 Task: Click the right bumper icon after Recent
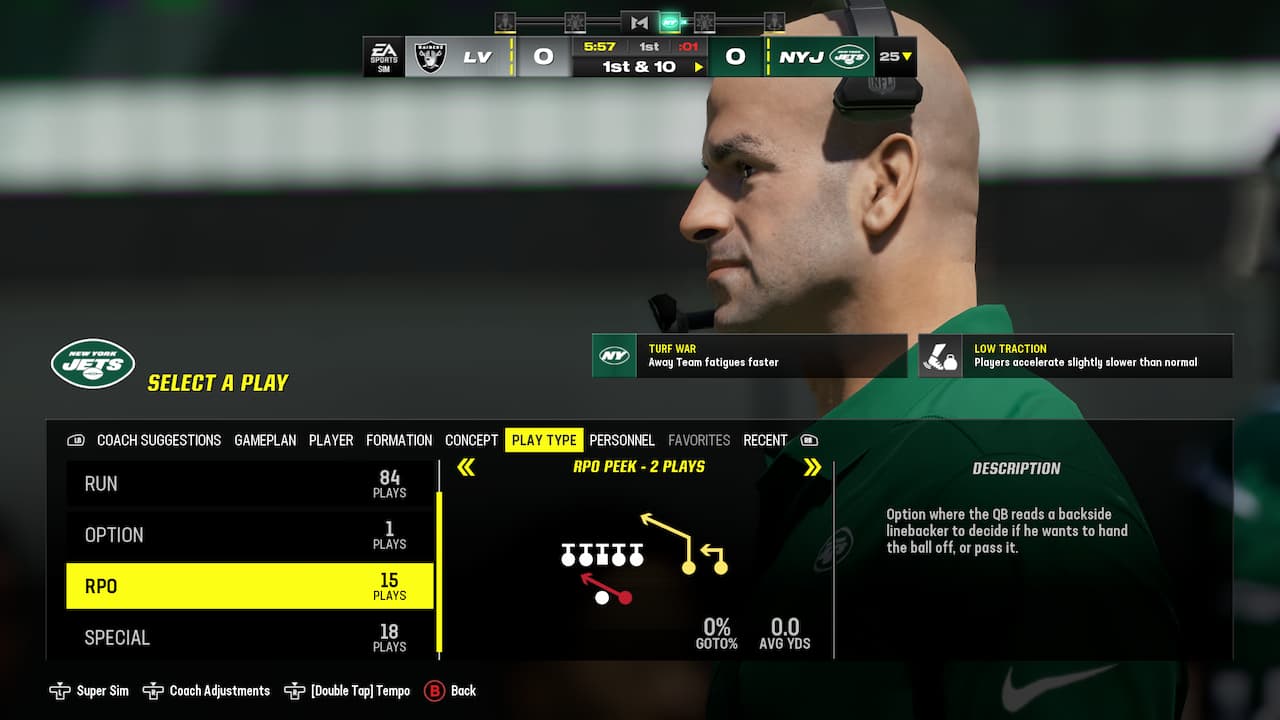pos(808,440)
